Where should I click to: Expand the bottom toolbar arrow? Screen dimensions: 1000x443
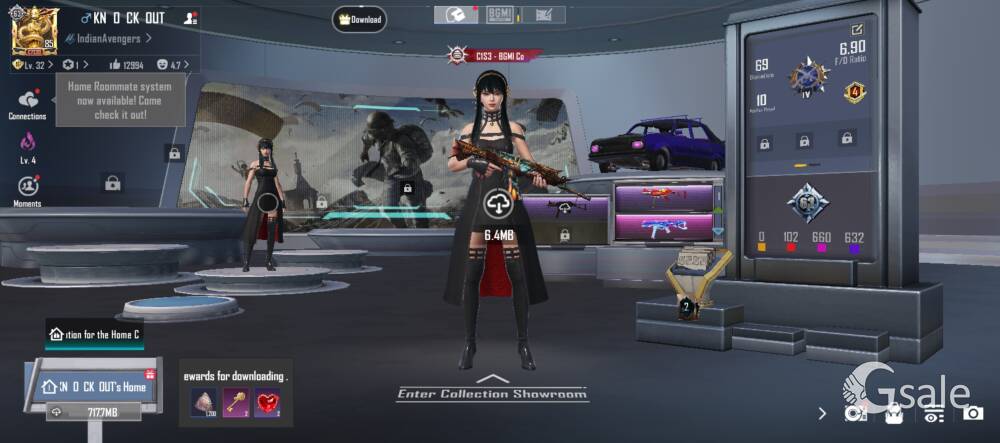(x=822, y=412)
